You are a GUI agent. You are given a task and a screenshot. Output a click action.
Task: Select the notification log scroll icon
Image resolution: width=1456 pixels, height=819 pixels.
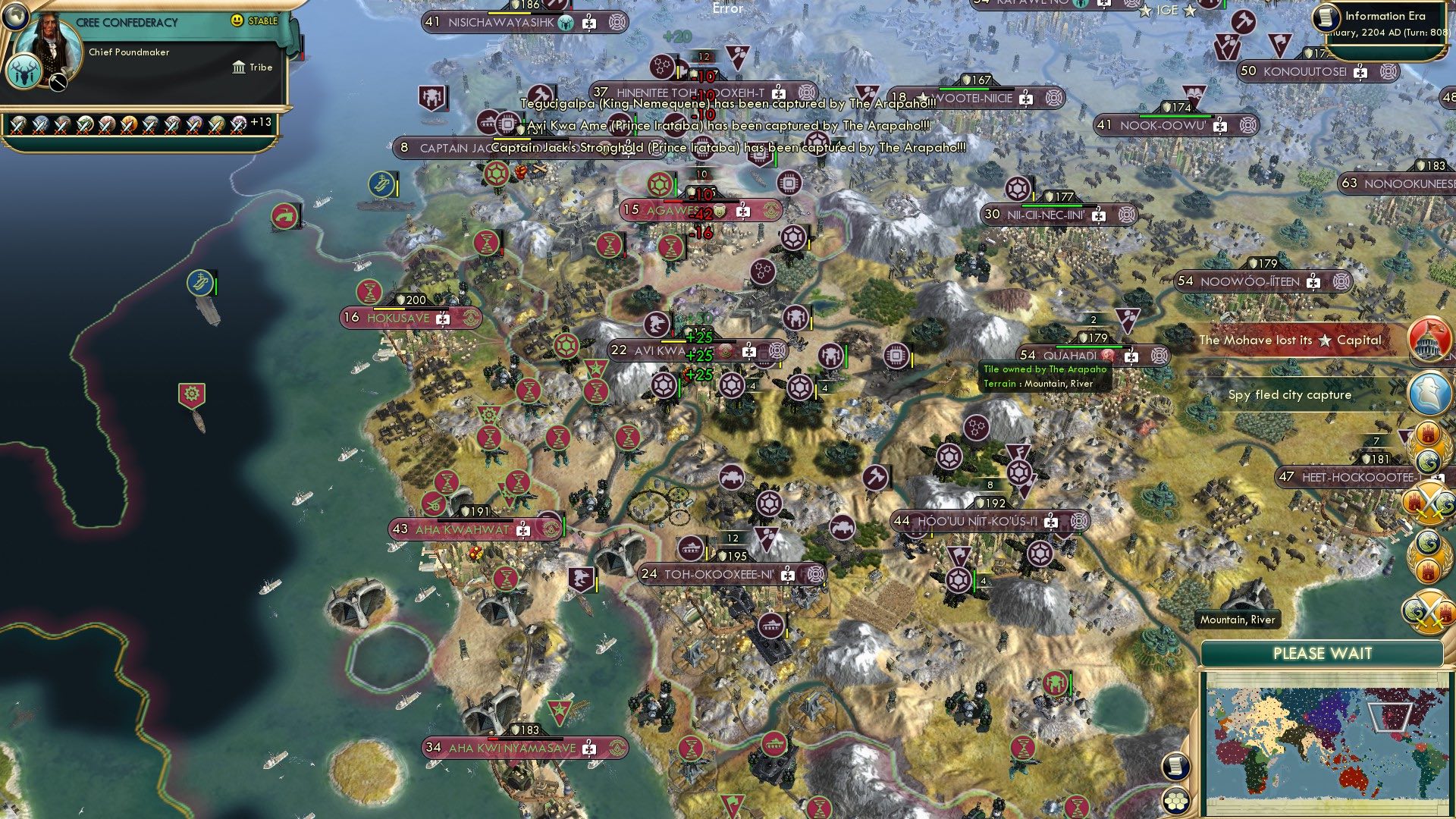(1175, 764)
